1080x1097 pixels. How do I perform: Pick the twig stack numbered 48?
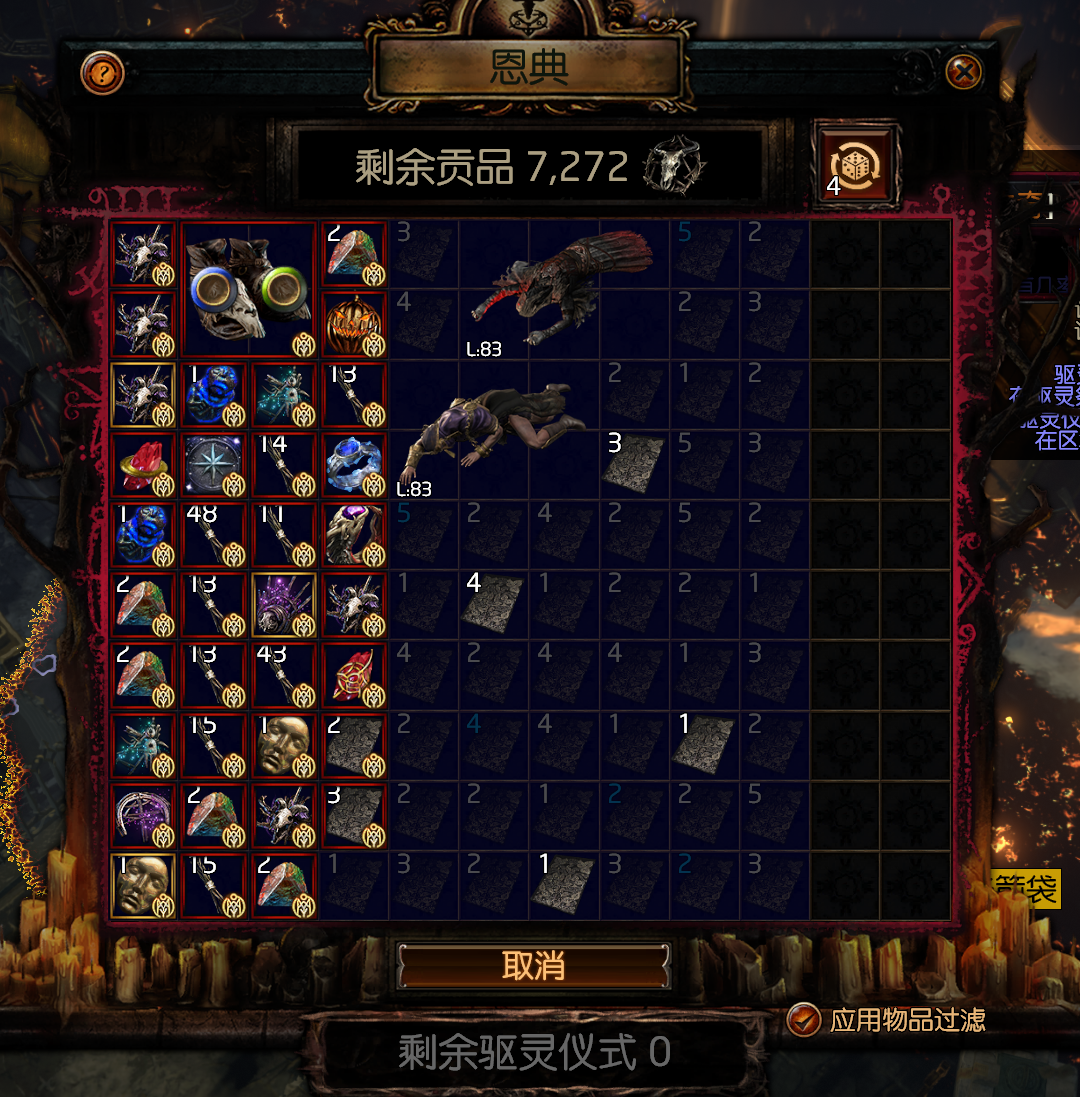214,535
